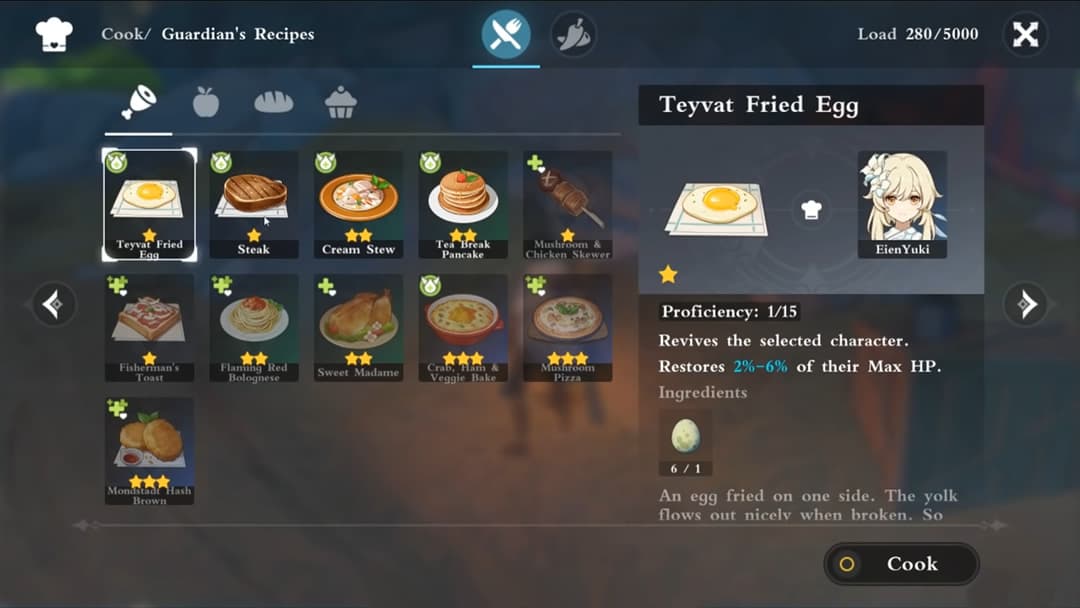Show the apple category recipes
Screen dimensions: 1080x608
(206, 102)
